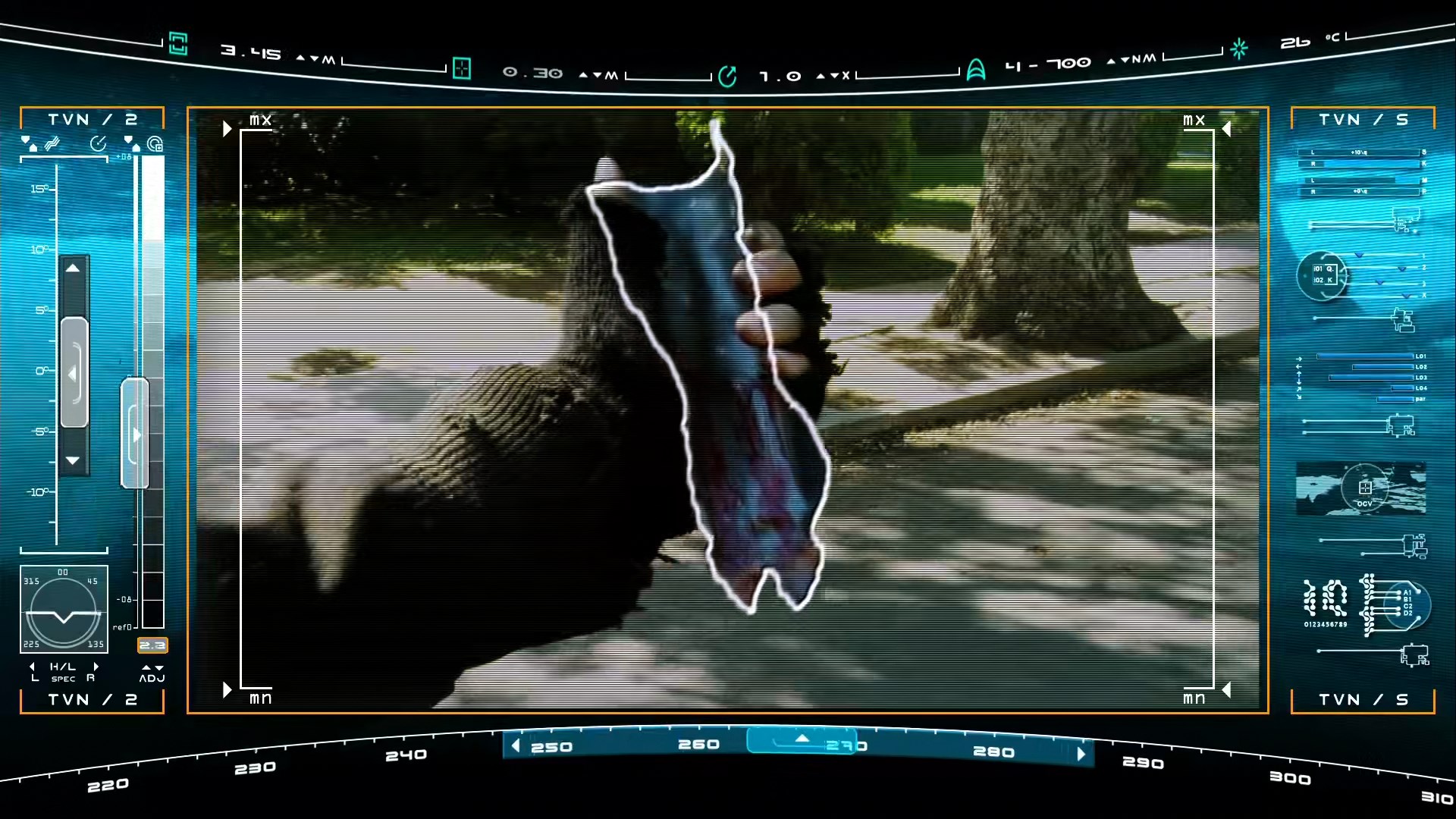
Task: Click the left arrow beside H/L SPEC
Action: tap(33, 667)
